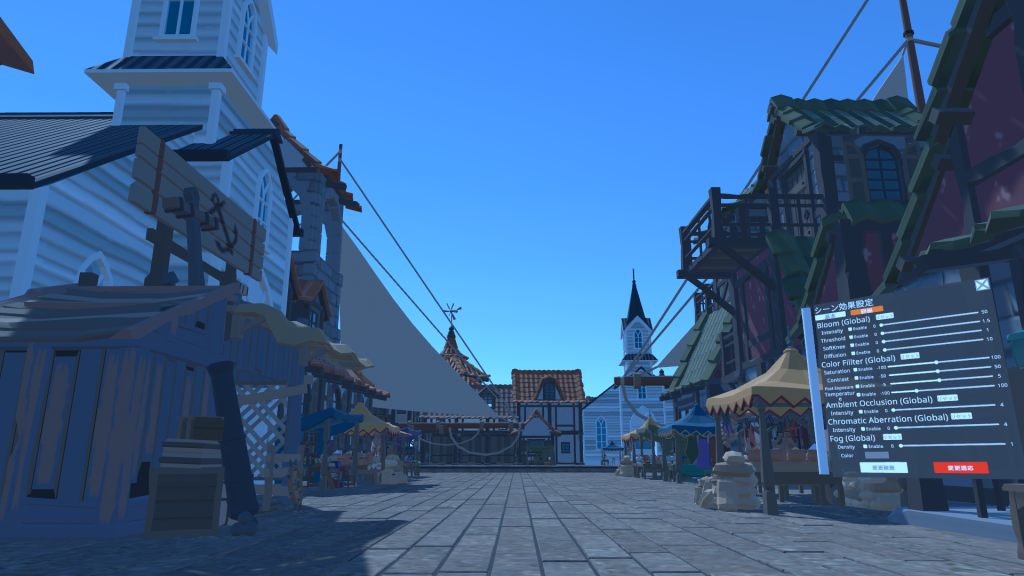Close the scene effects settings panel
1024x576 pixels.
point(982,285)
